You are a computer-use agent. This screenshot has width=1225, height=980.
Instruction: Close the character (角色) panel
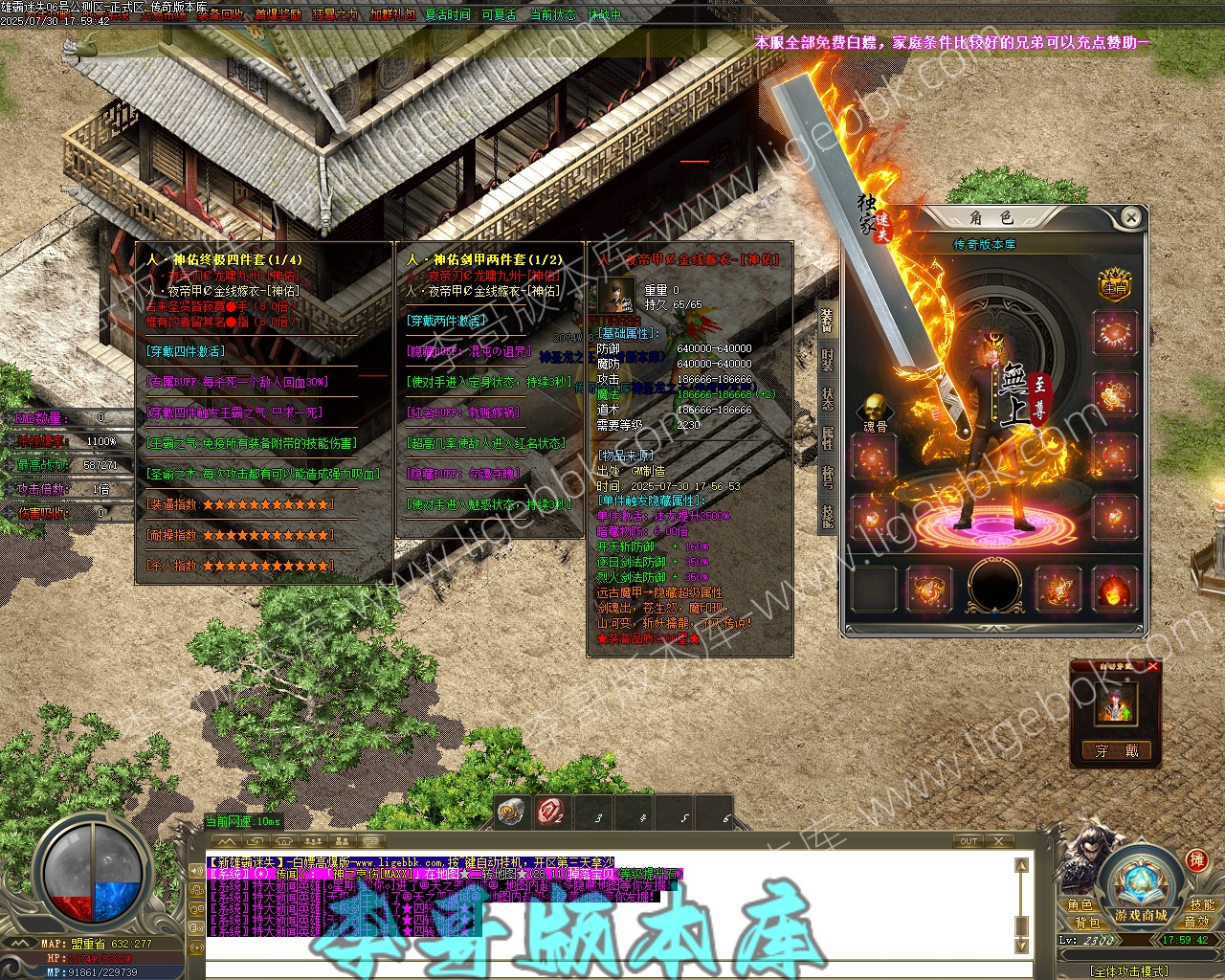1130,218
